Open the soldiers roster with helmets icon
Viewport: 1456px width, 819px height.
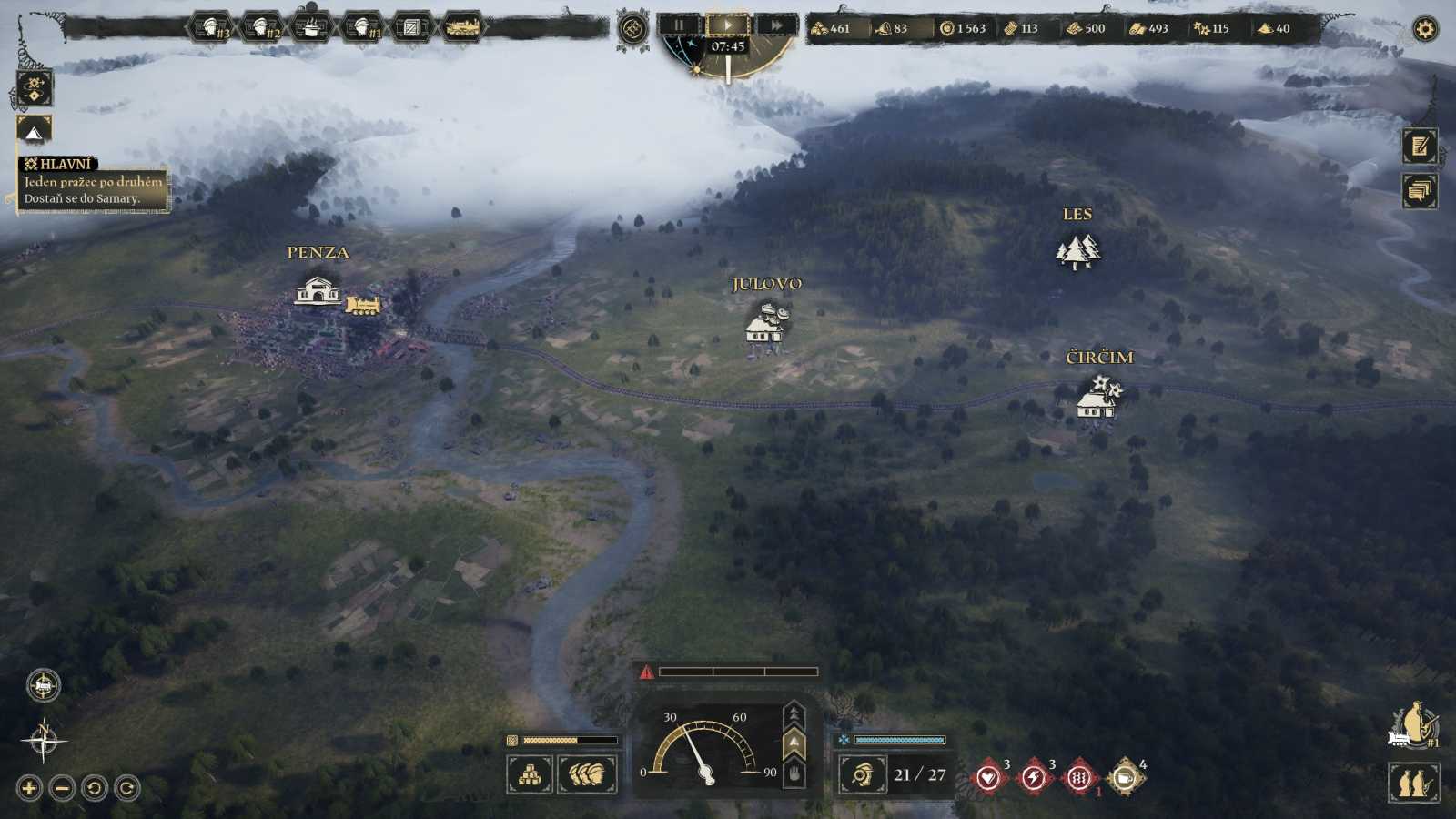tap(587, 775)
